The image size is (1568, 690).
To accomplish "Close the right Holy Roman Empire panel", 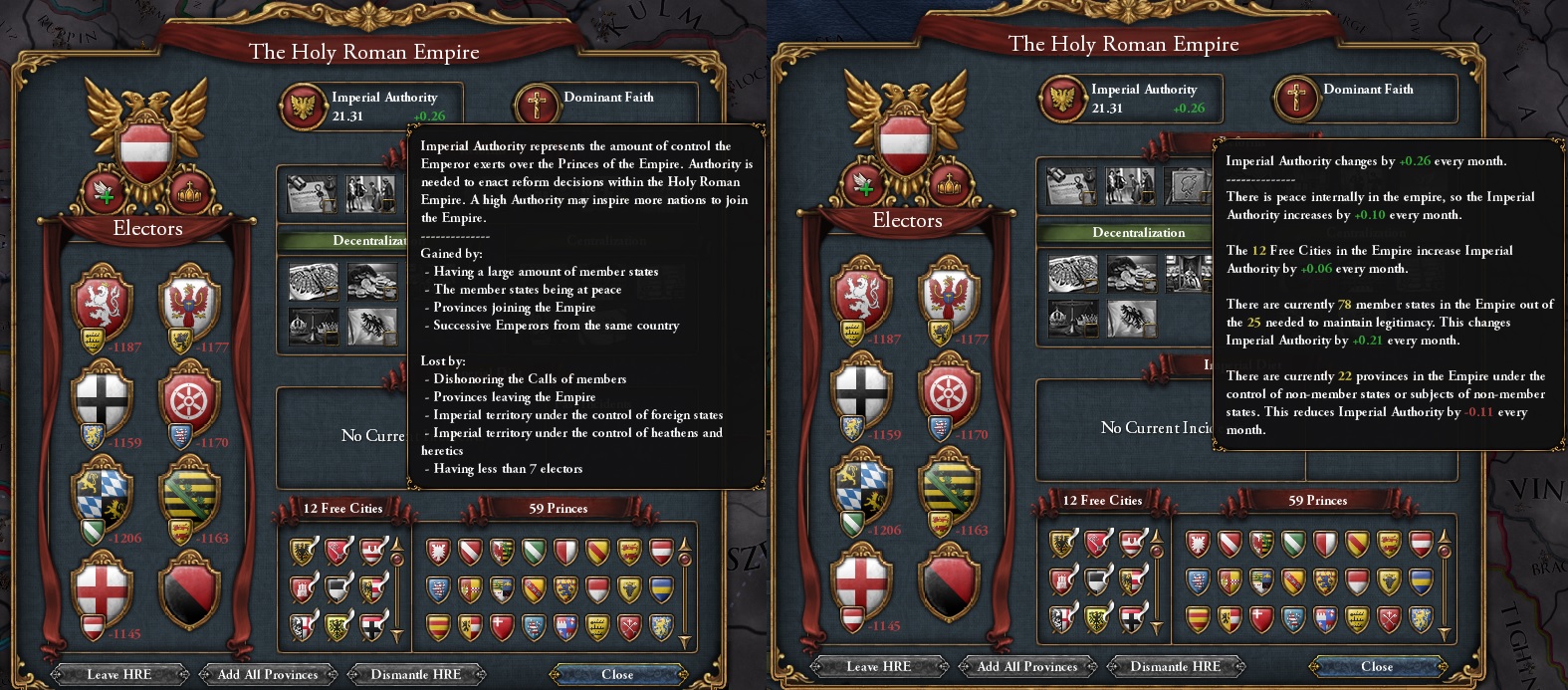I will pos(1377,666).
